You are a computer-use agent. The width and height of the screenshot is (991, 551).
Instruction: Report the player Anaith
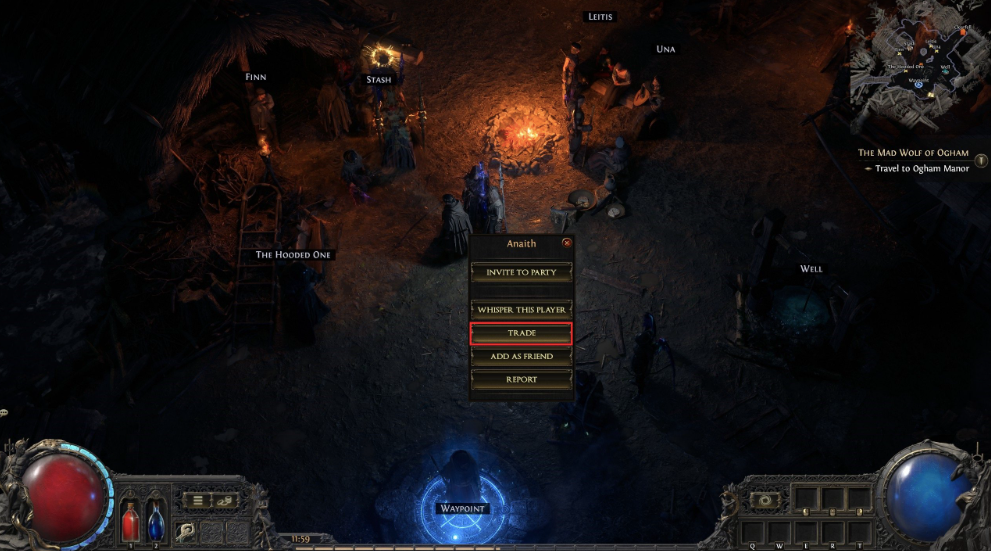[x=521, y=380]
